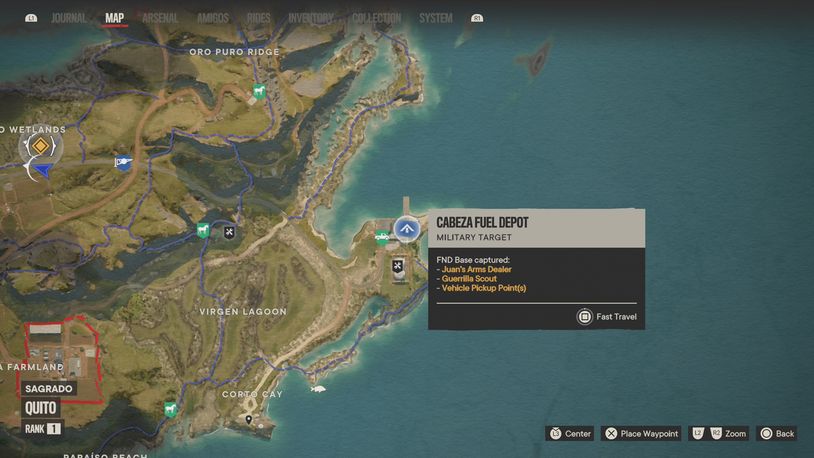Click the white fish marker offshore

coord(318,388)
